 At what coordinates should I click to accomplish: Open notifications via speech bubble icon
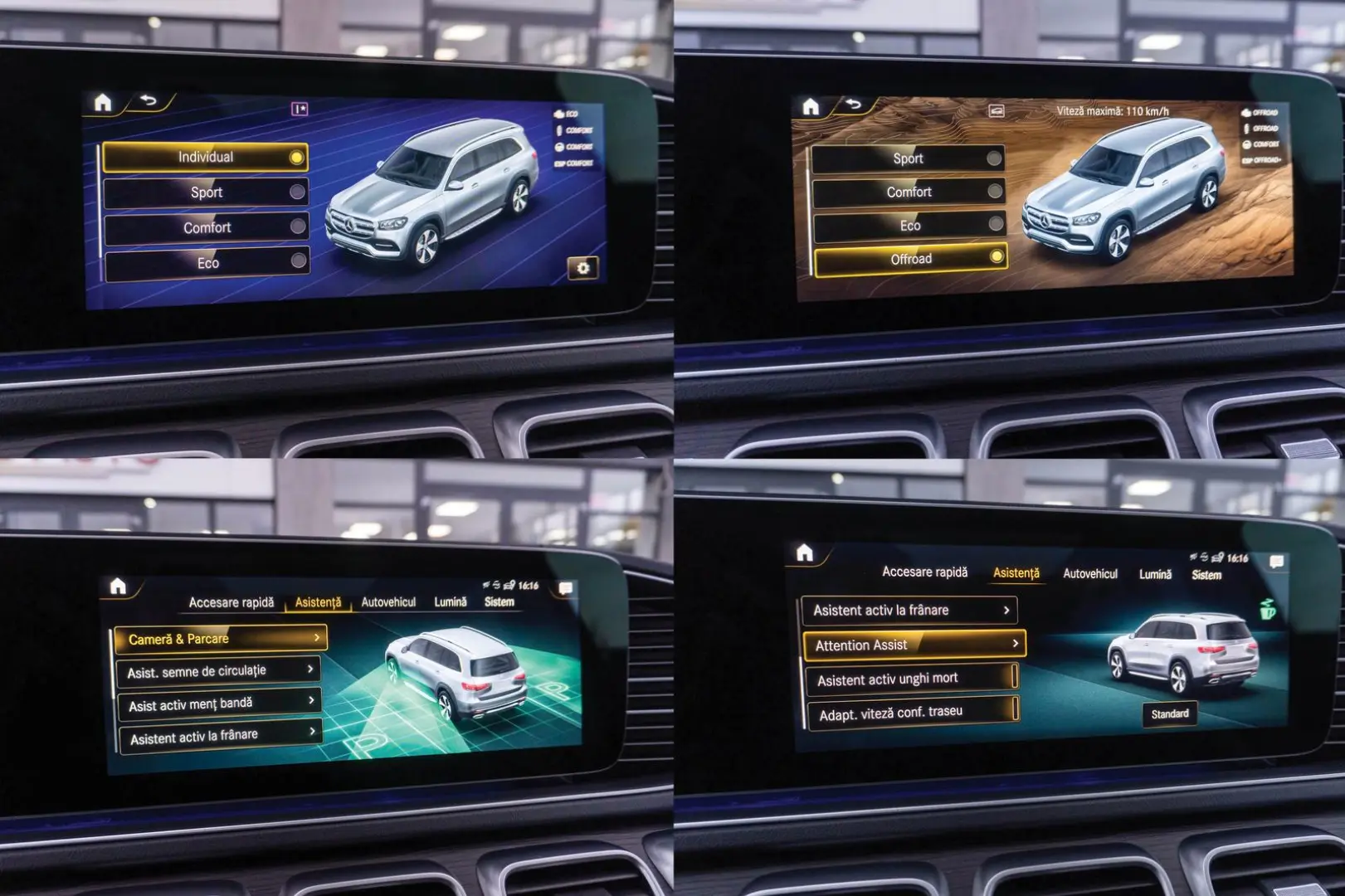click(568, 588)
